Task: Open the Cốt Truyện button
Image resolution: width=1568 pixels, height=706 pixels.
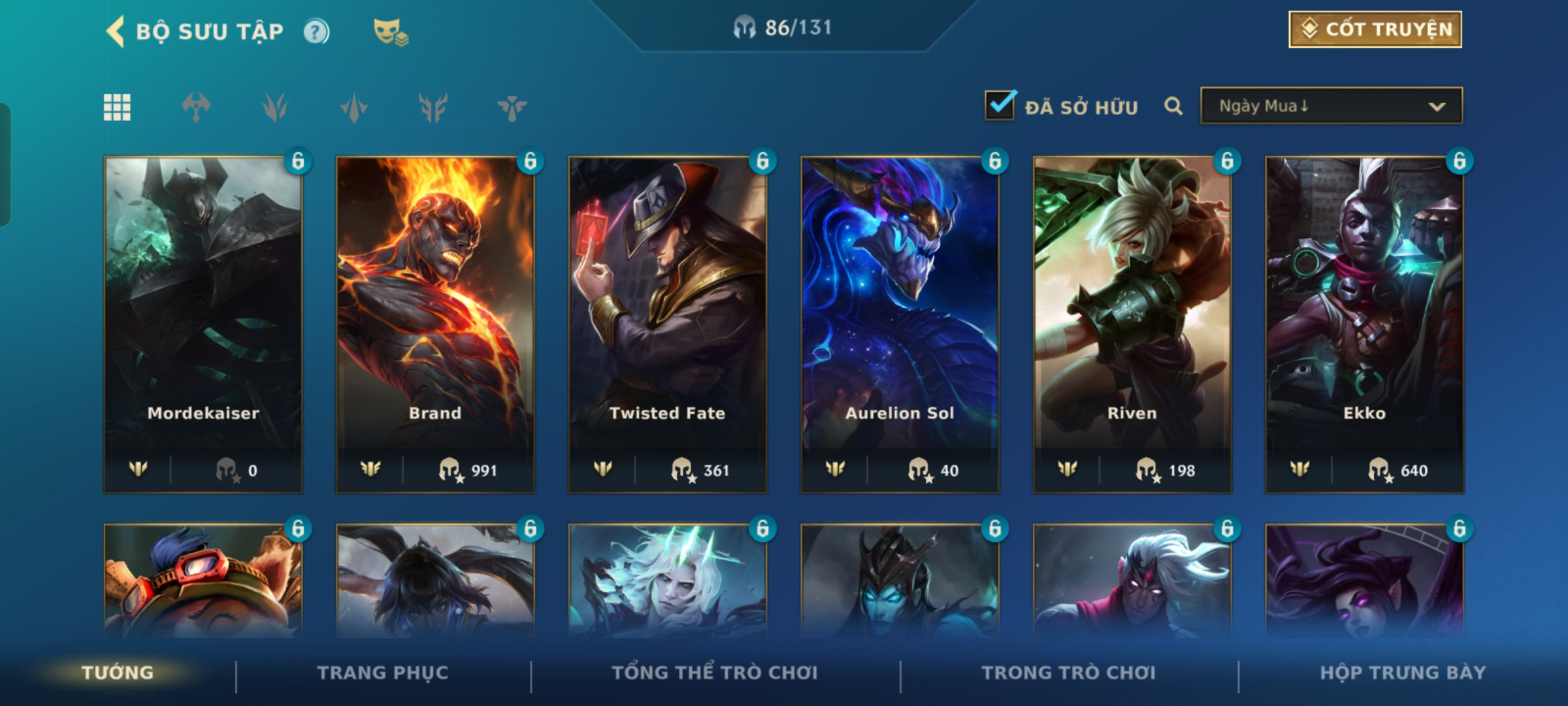Action: (1375, 29)
